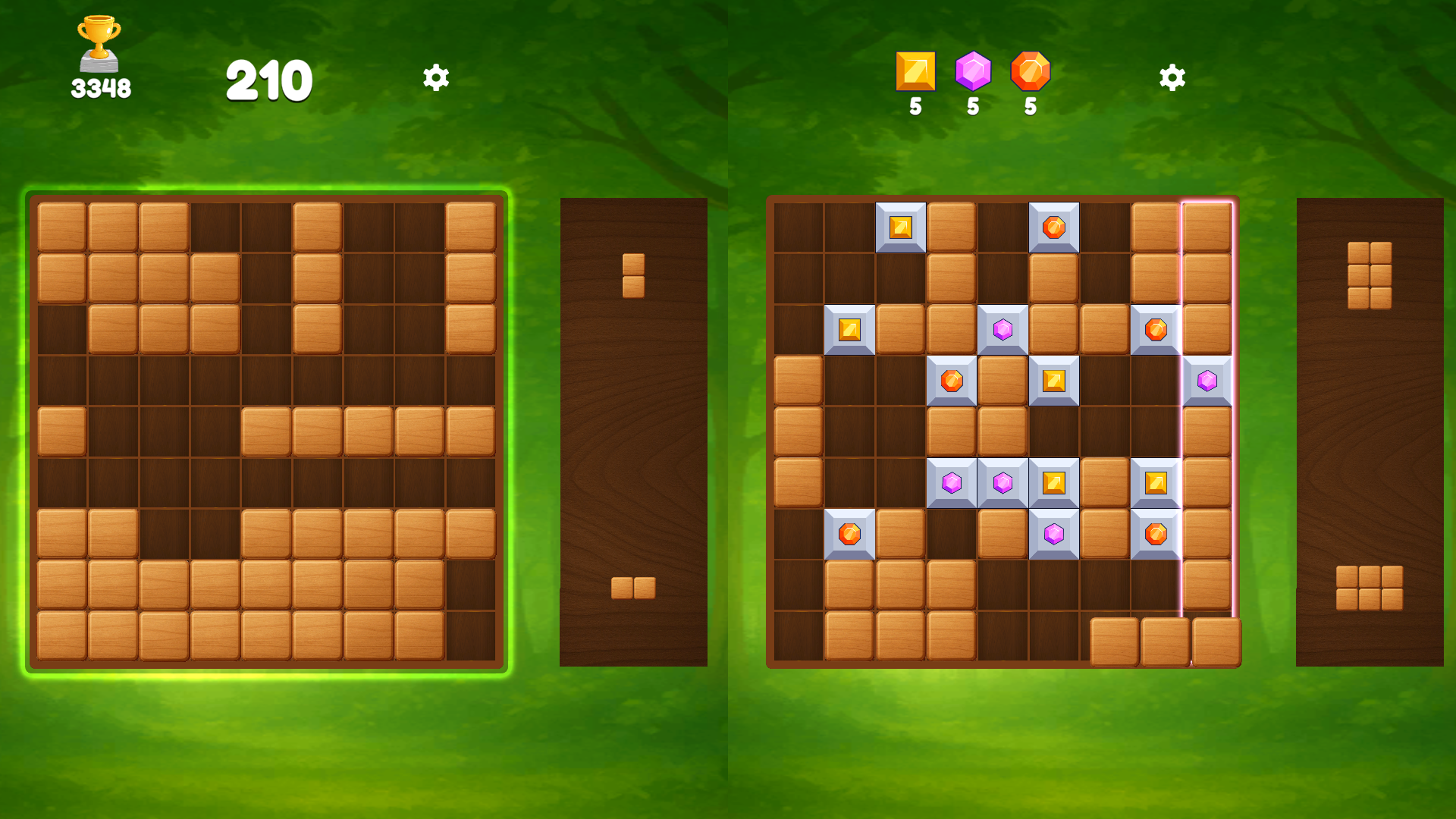Viewport: 1456px width, 819px height.
Task: Click the yellow gem tile near the board's top left
Action: (850, 328)
